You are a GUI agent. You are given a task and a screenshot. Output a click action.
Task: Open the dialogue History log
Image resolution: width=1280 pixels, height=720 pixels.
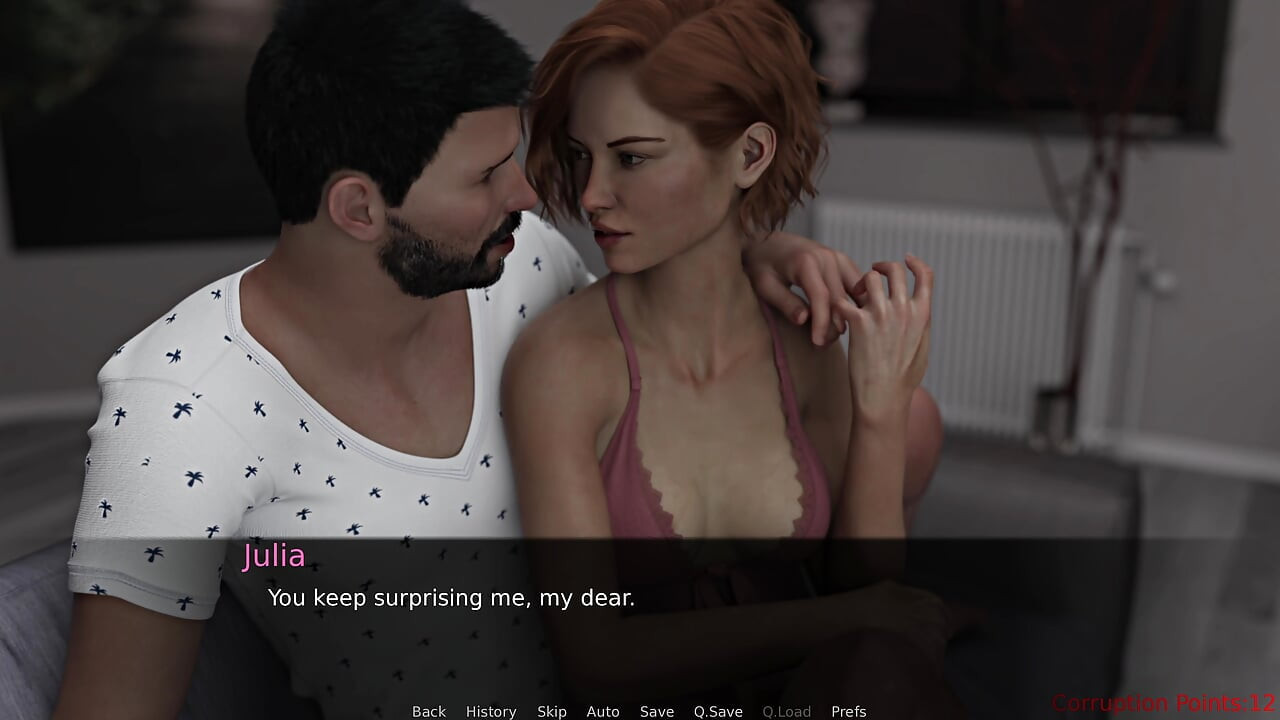click(x=491, y=711)
